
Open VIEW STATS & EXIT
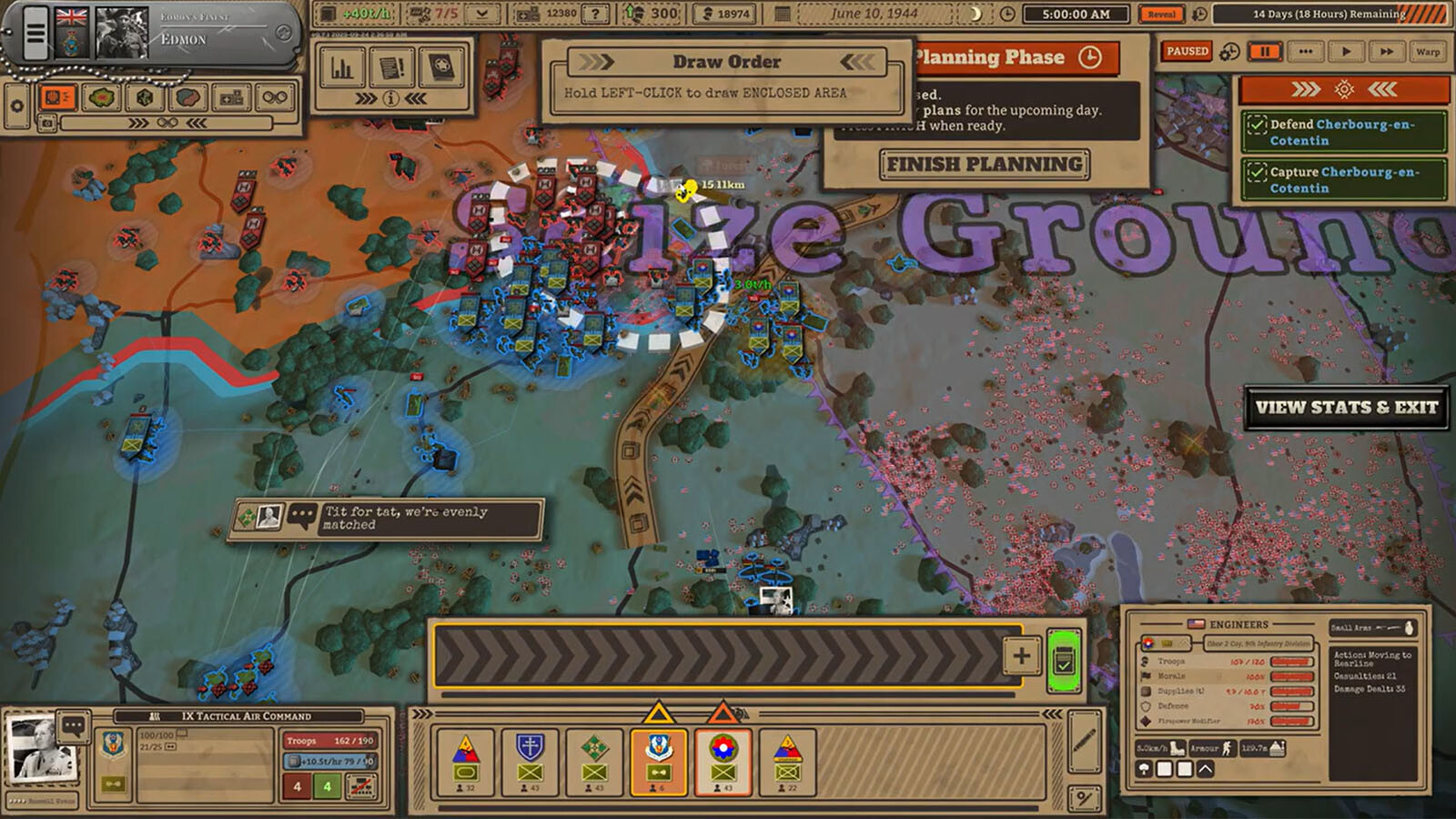pyautogui.click(x=1346, y=408)
